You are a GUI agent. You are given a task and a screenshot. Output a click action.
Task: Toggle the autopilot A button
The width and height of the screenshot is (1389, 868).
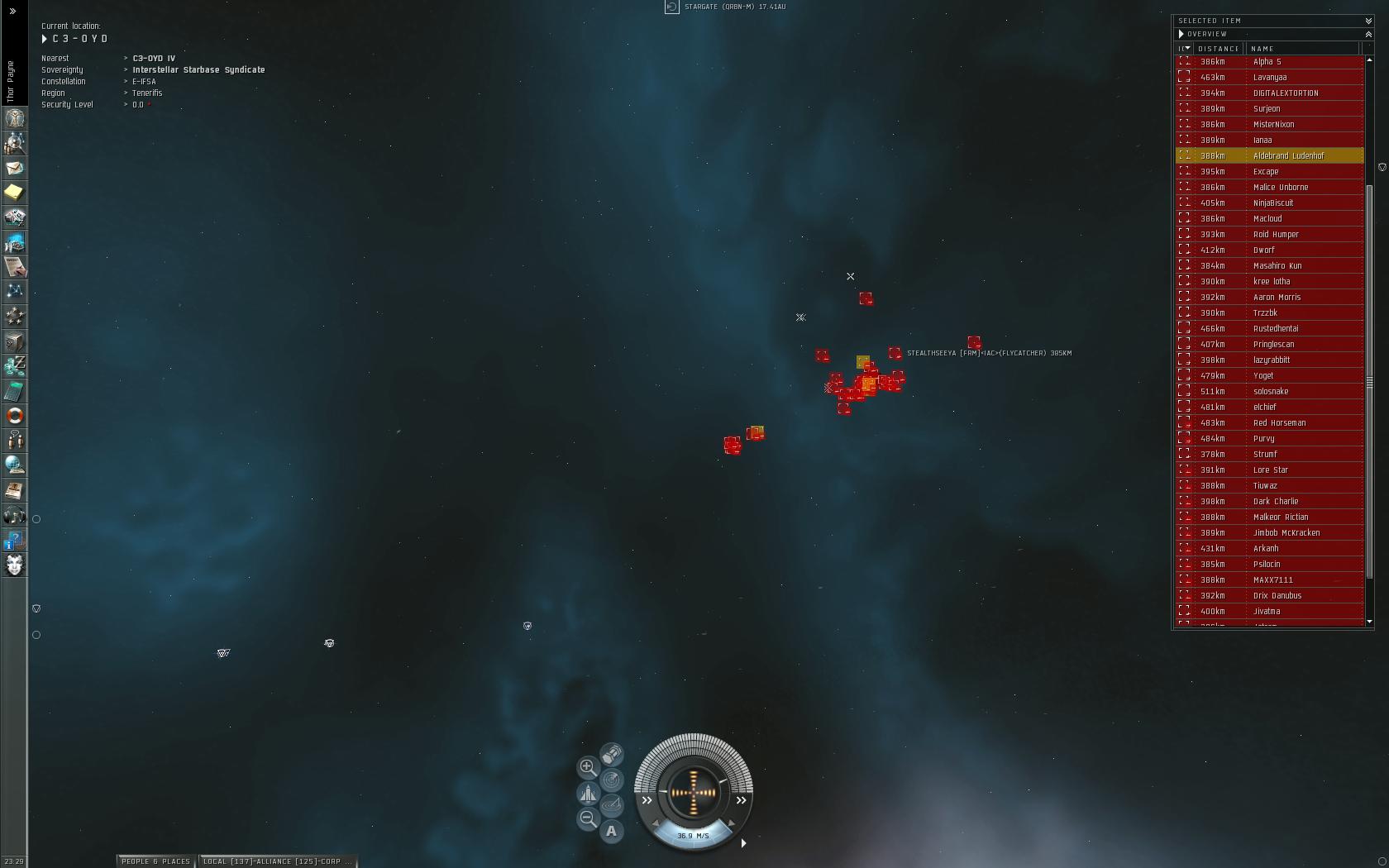click(x=611, y=831)
